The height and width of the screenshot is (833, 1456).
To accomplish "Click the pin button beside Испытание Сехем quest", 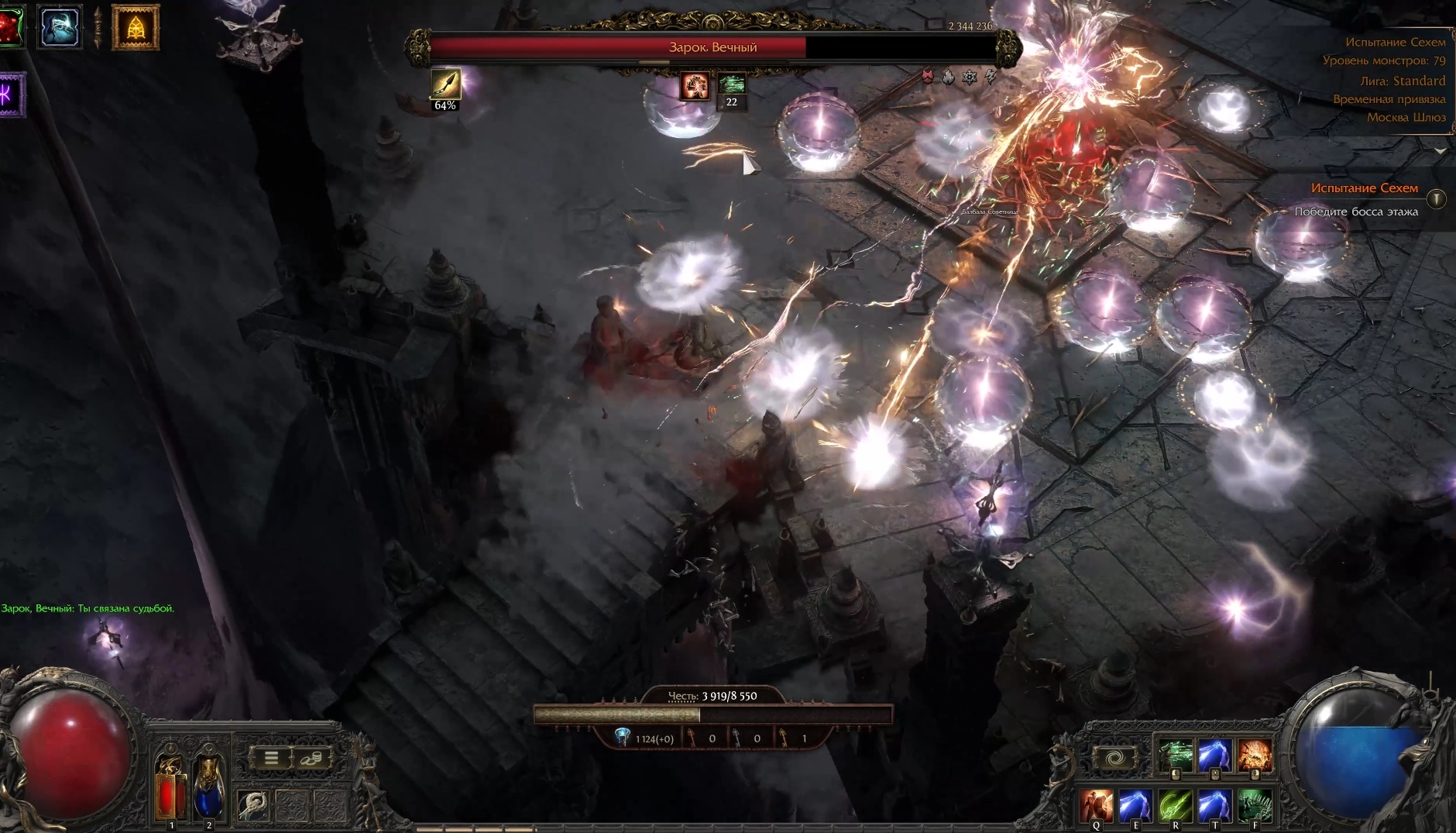I will (x=1436, y=199).
